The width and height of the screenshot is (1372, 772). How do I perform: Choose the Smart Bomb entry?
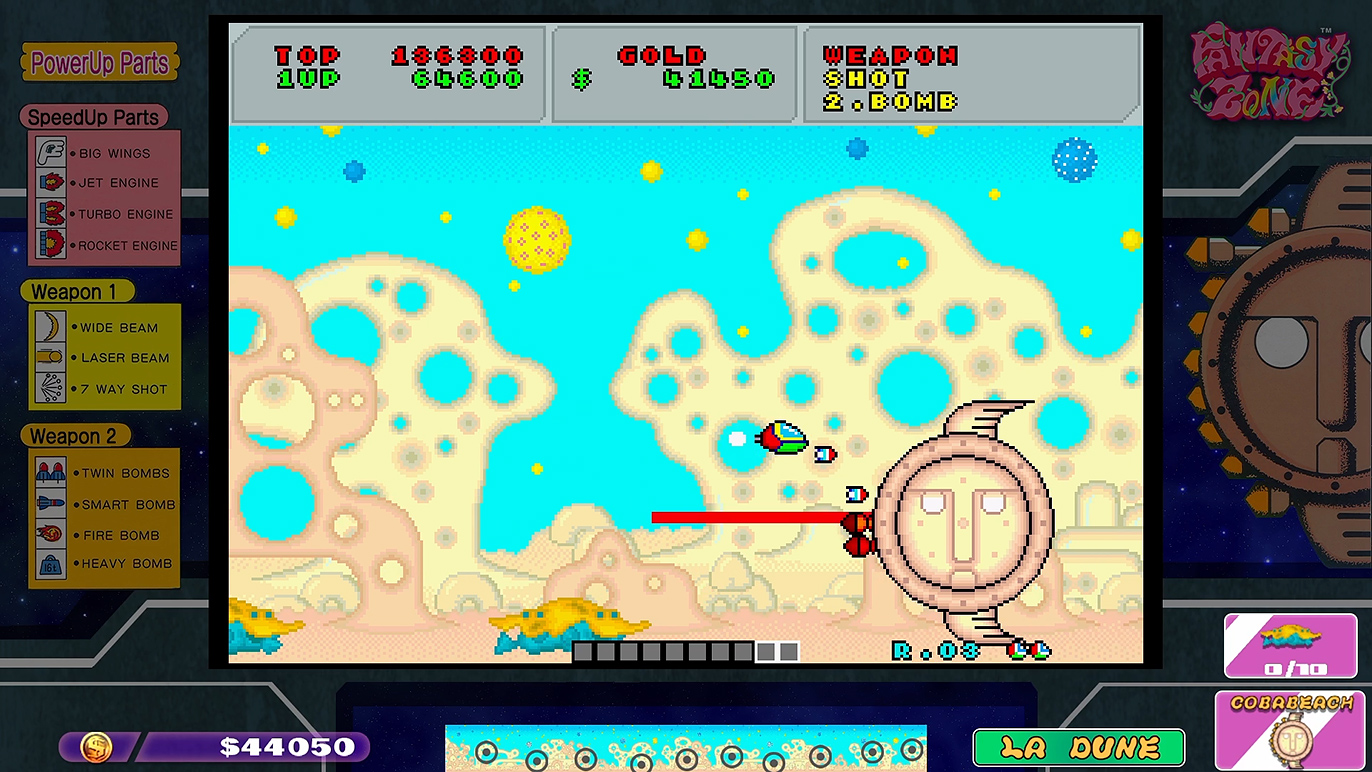pos(105,504)
